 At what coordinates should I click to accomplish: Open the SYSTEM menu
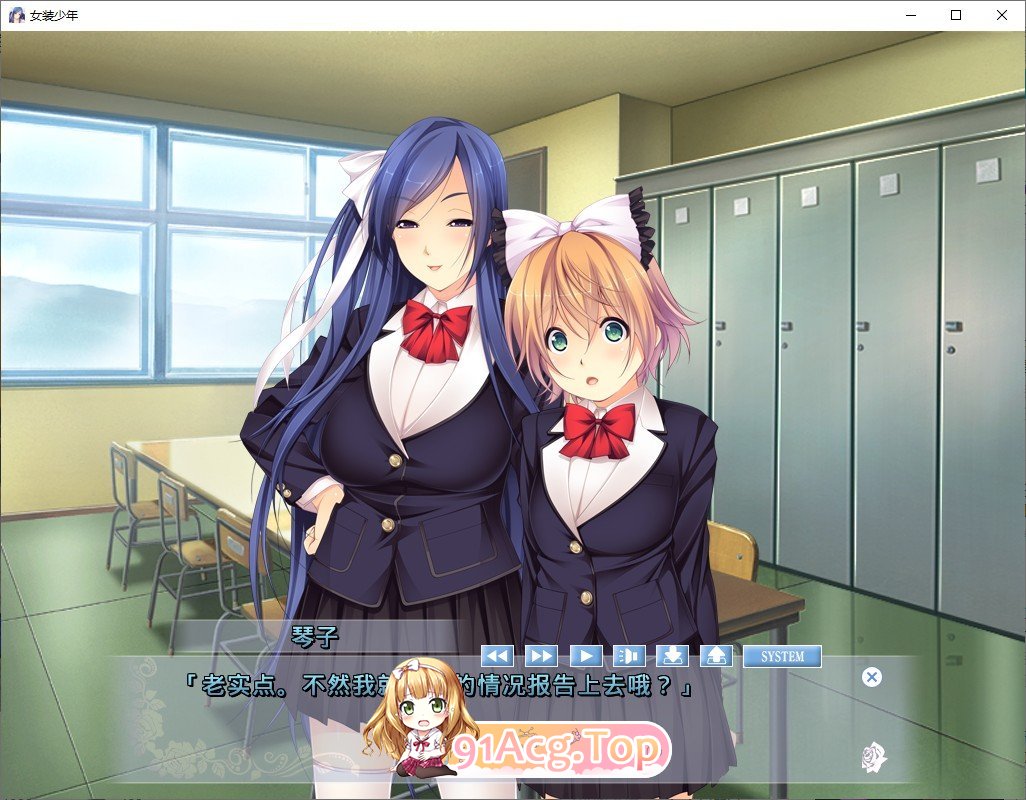pos(782,656)
